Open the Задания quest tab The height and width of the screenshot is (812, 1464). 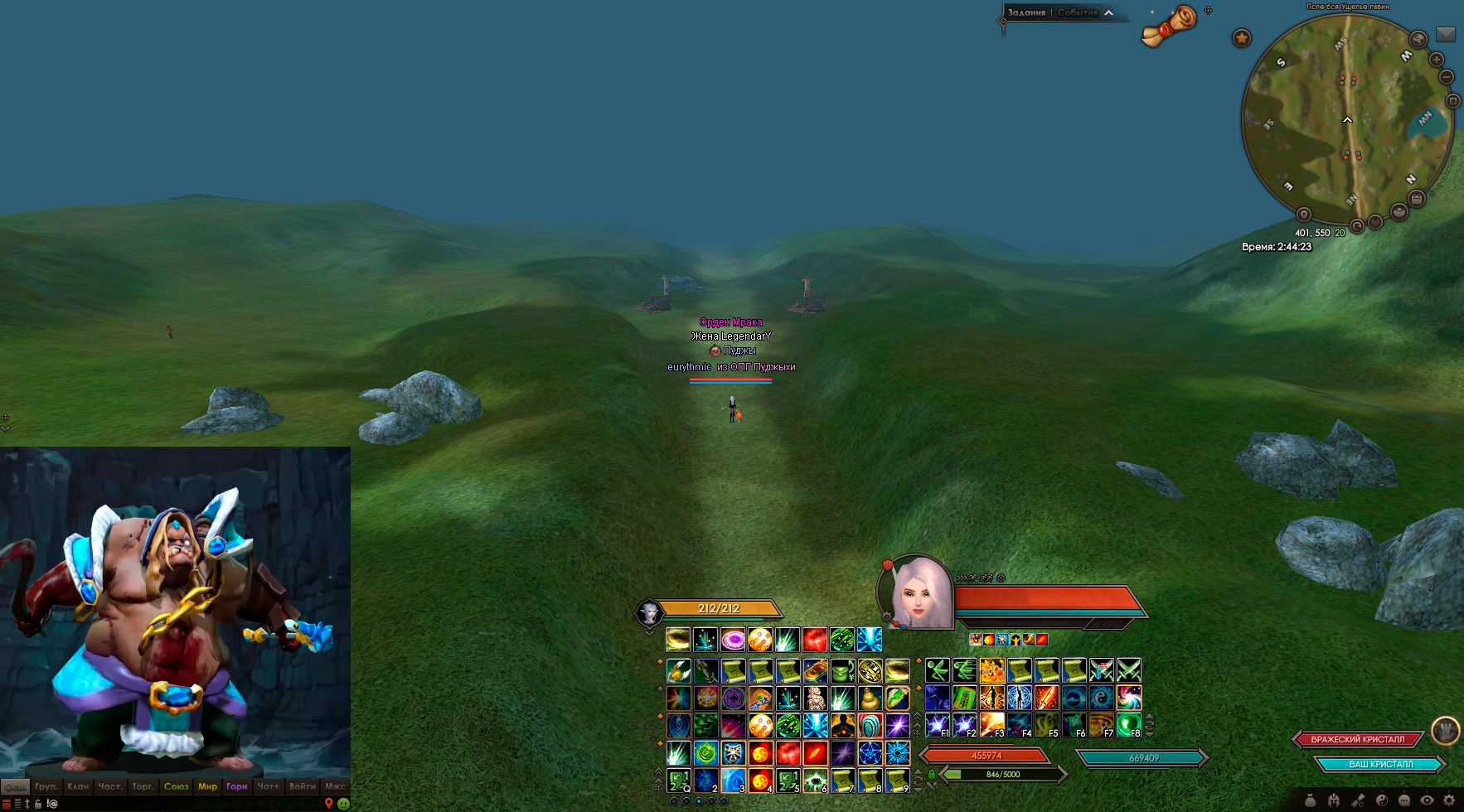(1026, 12)
